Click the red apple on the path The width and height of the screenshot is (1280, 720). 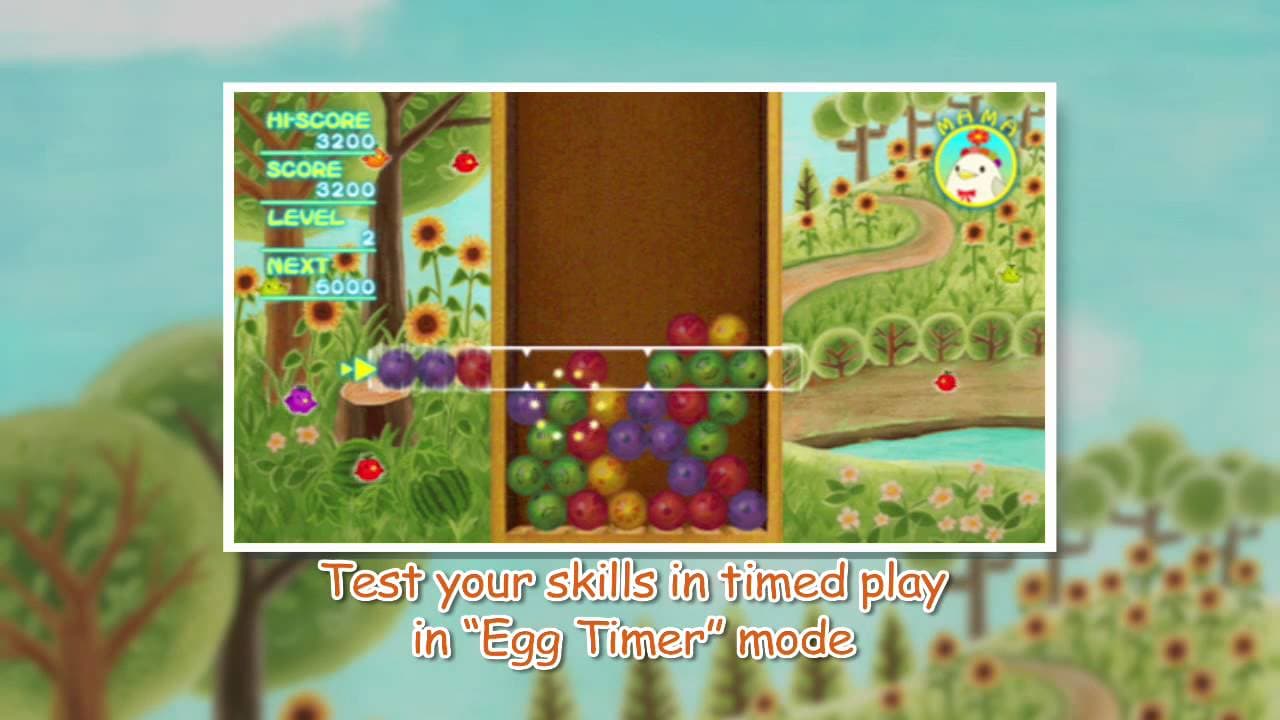[945, 382]
